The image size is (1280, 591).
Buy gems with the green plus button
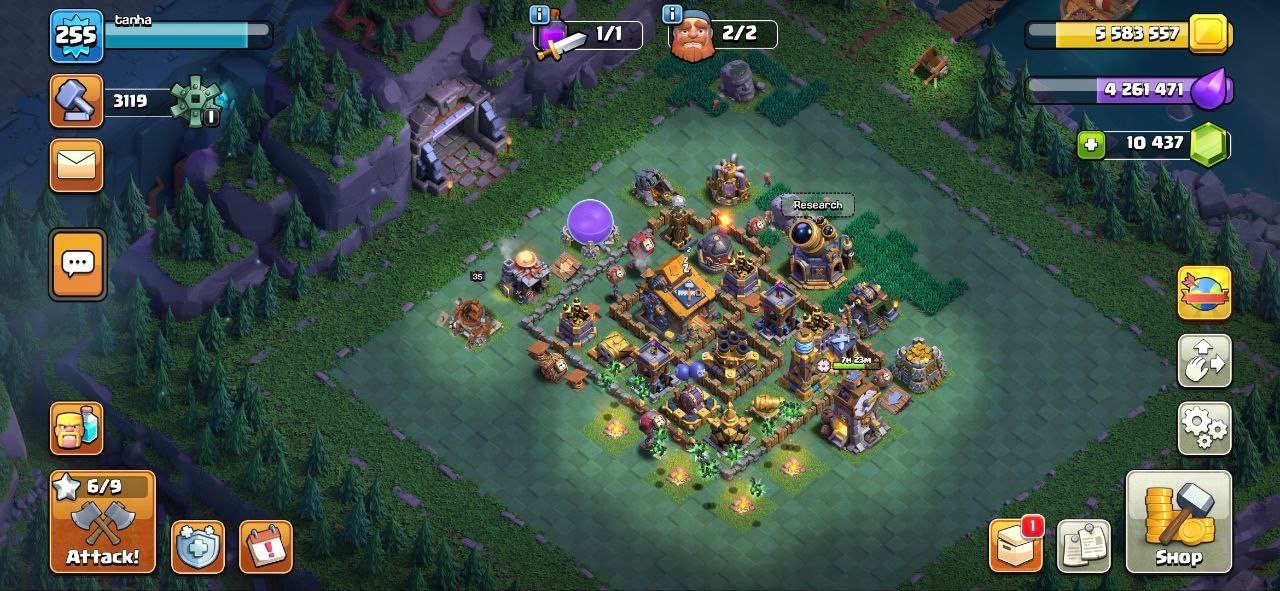click(1090, 145)
